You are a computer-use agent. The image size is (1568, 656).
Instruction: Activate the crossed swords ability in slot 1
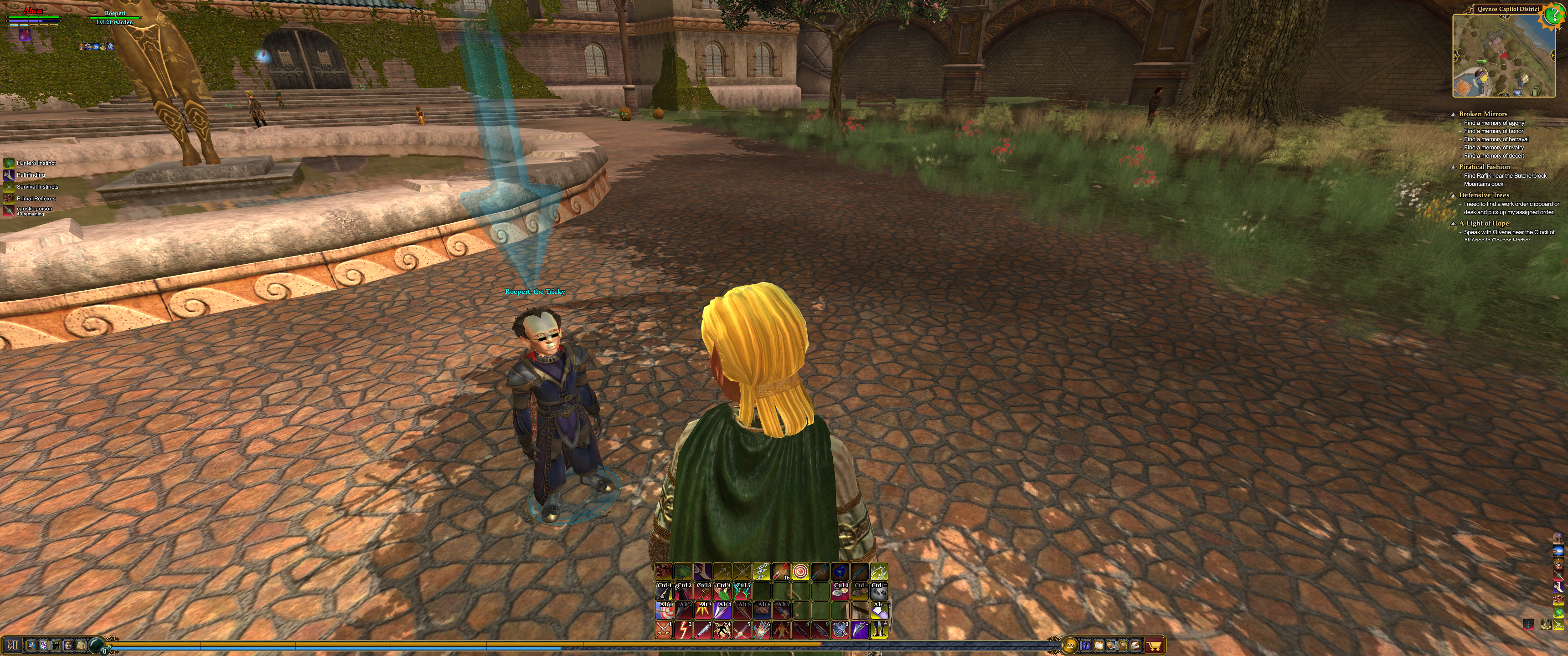click(x=664, y=630)
